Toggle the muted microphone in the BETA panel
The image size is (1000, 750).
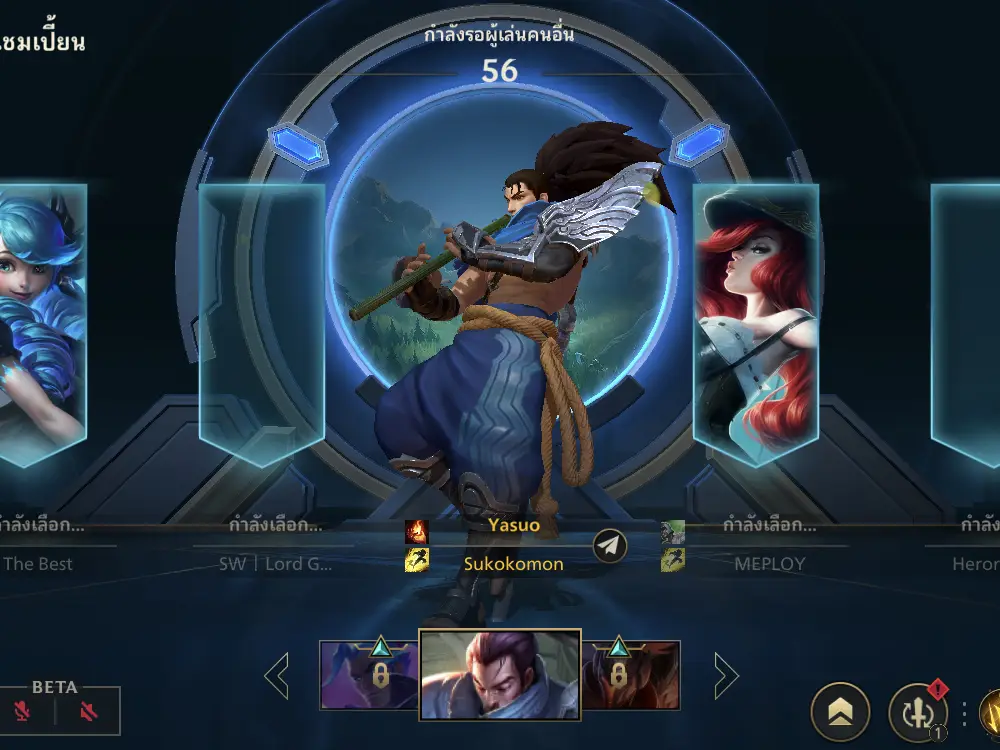pyautogui.click(x=24, y=712)
